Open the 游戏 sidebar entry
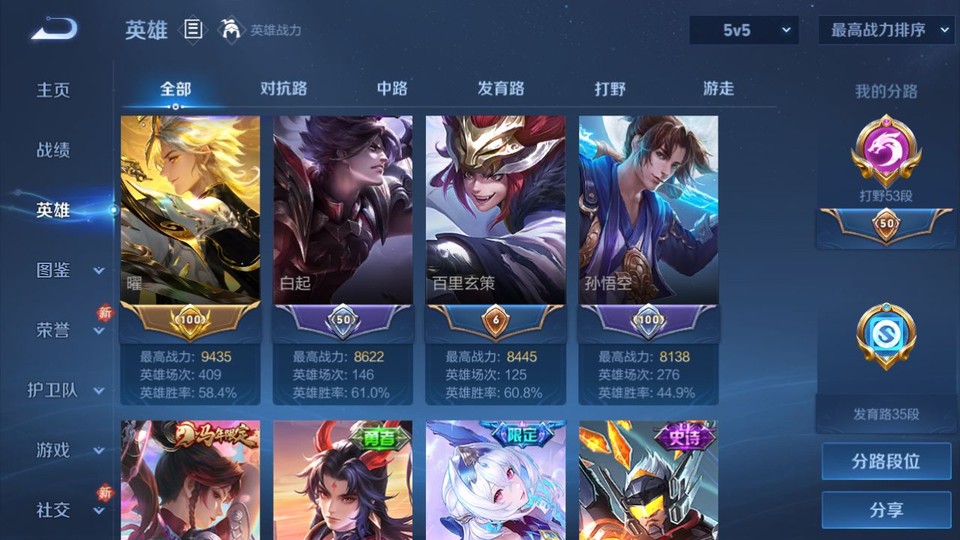960x540 pixels. 54,450
